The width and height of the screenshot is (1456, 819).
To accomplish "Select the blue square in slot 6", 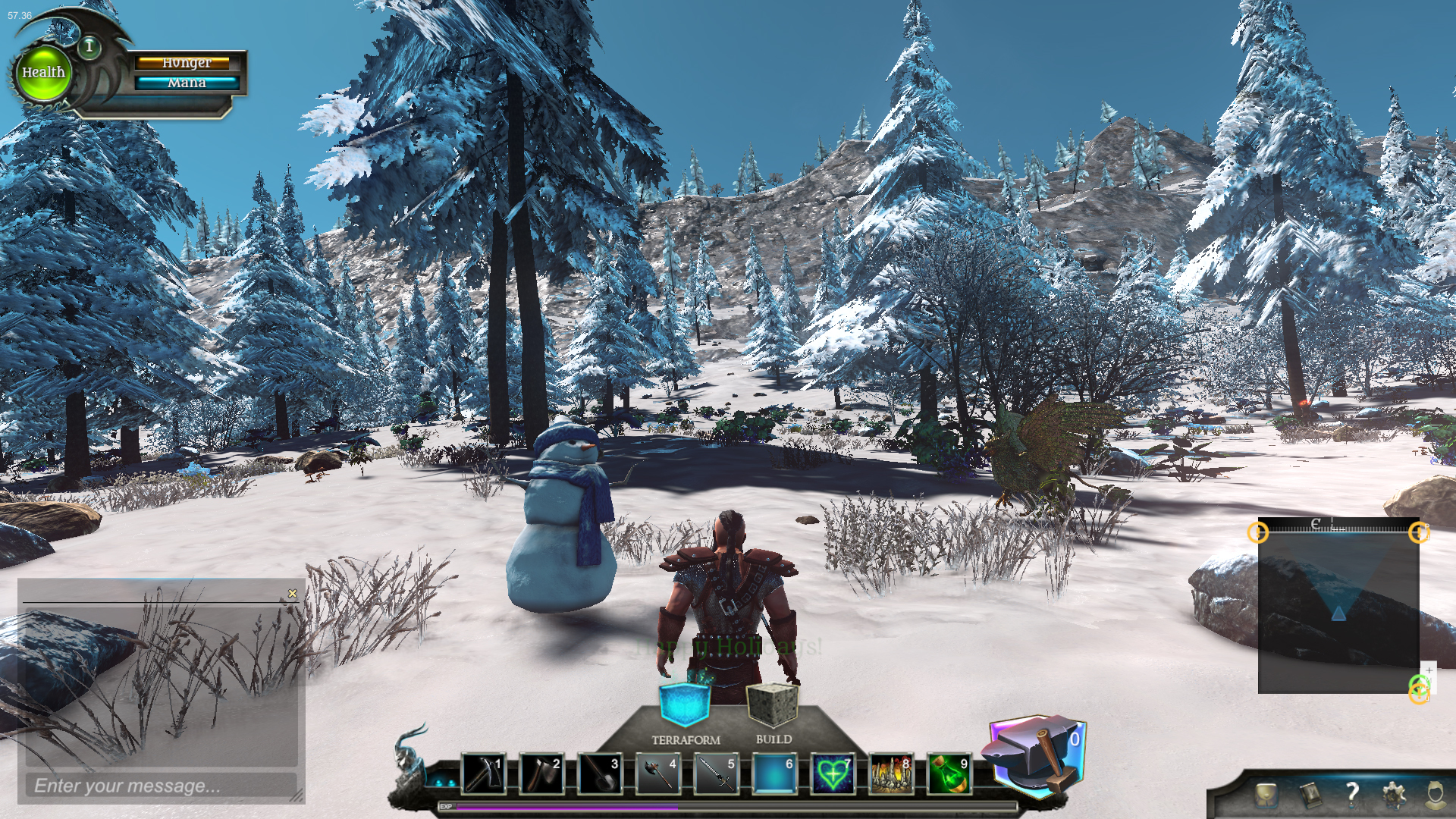I will coord(774,774).
